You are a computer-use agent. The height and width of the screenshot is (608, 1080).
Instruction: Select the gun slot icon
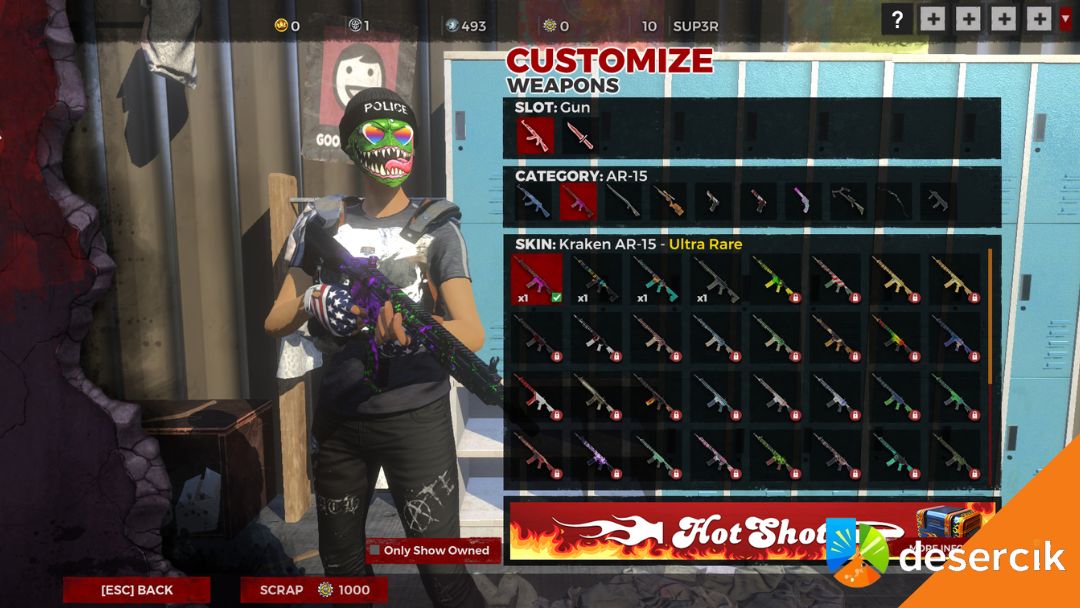tap(535, 136)
